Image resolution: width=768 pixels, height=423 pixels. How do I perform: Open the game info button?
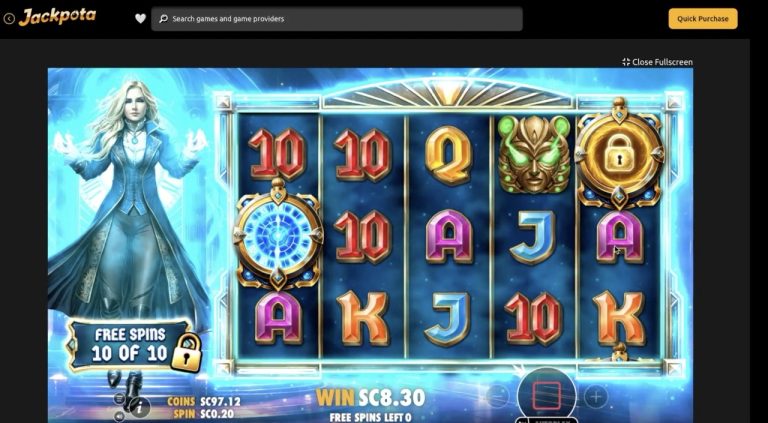[x=140, y=406]
